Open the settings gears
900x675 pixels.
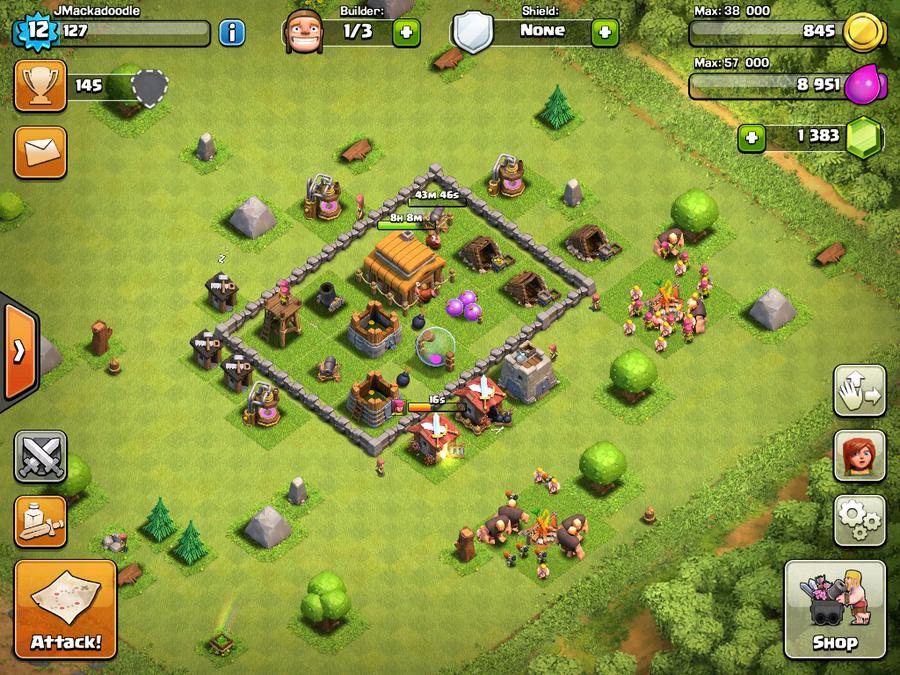point(860,518)
